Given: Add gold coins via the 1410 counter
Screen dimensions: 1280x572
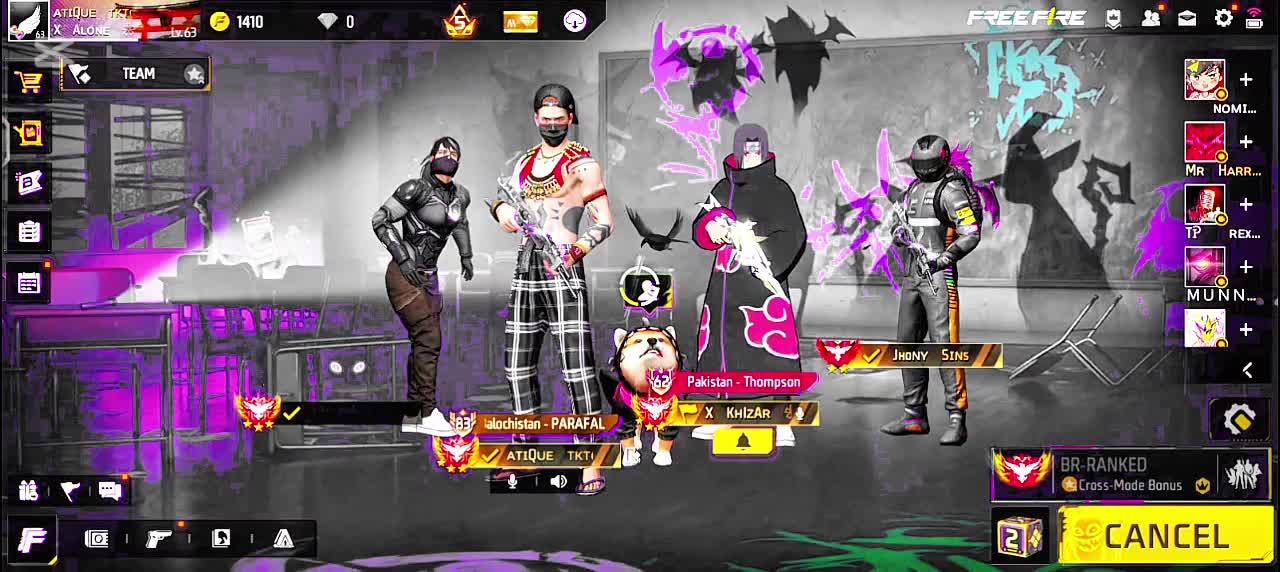Looking at the screenshot, I should point(237,21).
